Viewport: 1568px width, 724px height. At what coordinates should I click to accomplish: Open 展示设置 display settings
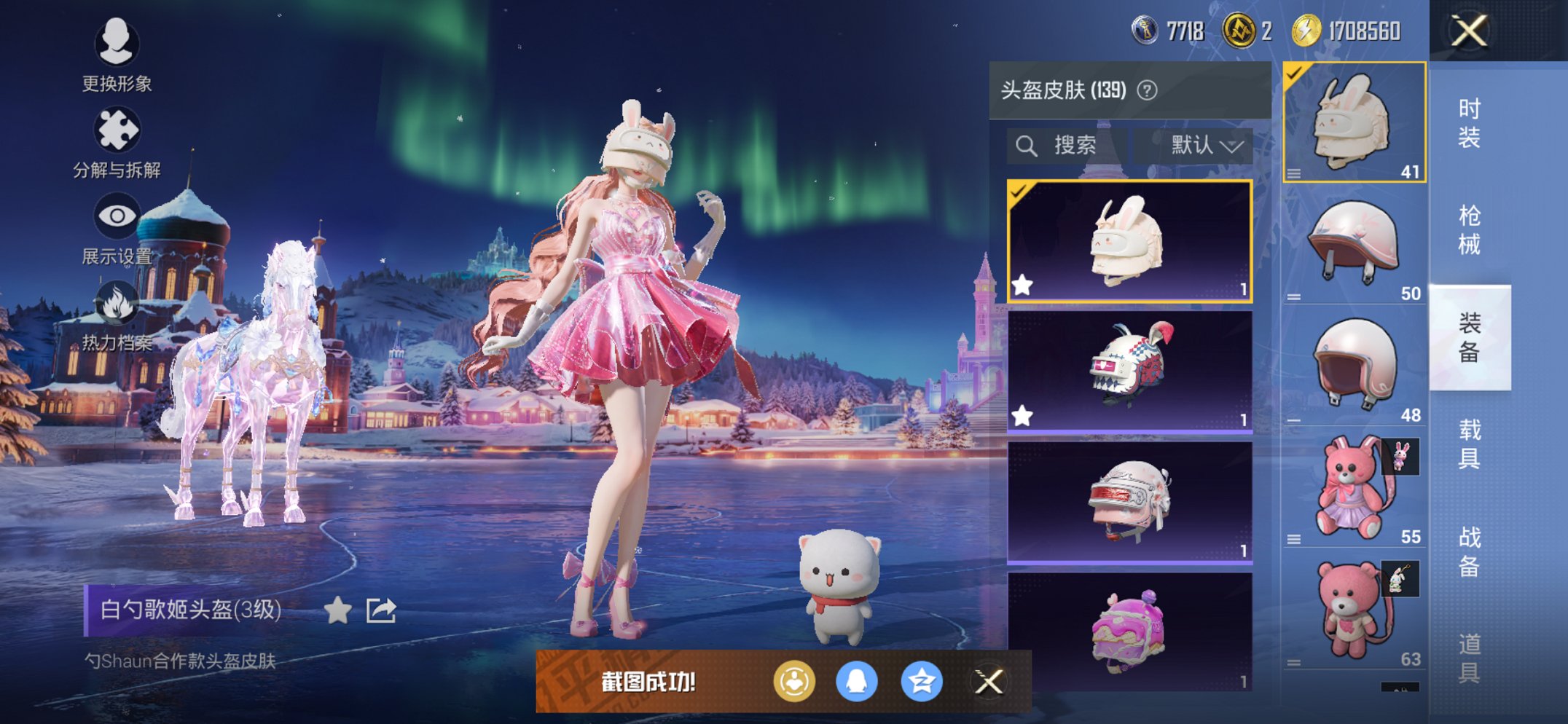click(117, 222)
